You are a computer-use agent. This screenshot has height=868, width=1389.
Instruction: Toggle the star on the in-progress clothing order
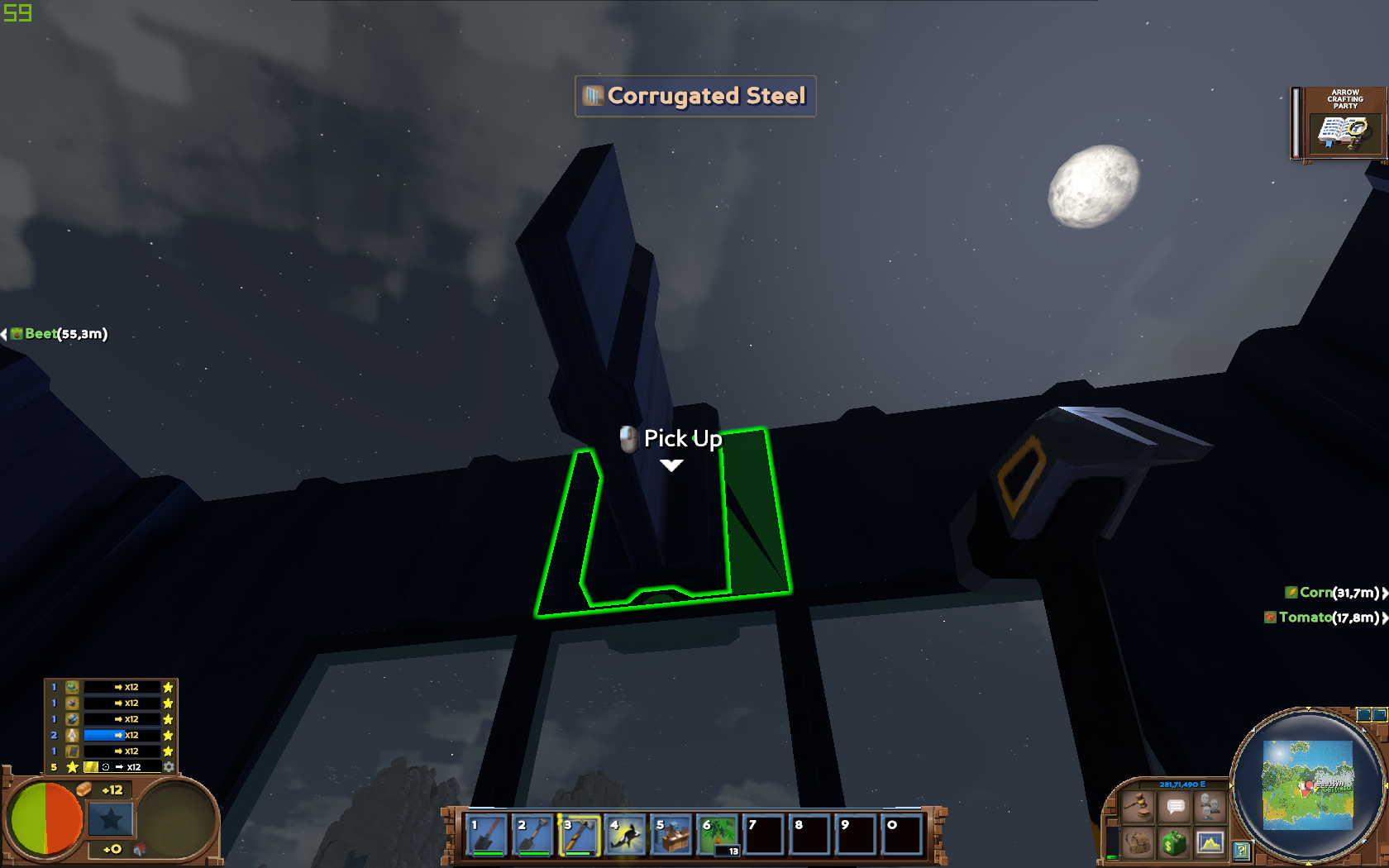[169, 734]
